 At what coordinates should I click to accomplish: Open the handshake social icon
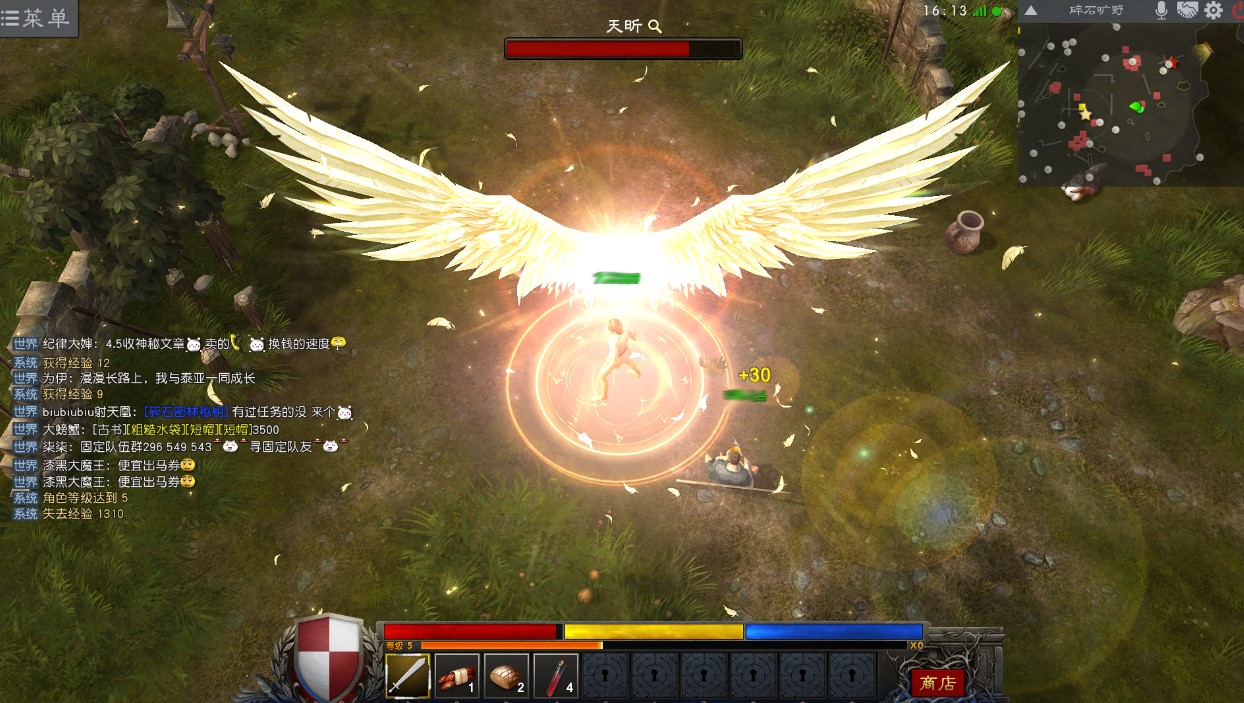tap(1187, 10)
